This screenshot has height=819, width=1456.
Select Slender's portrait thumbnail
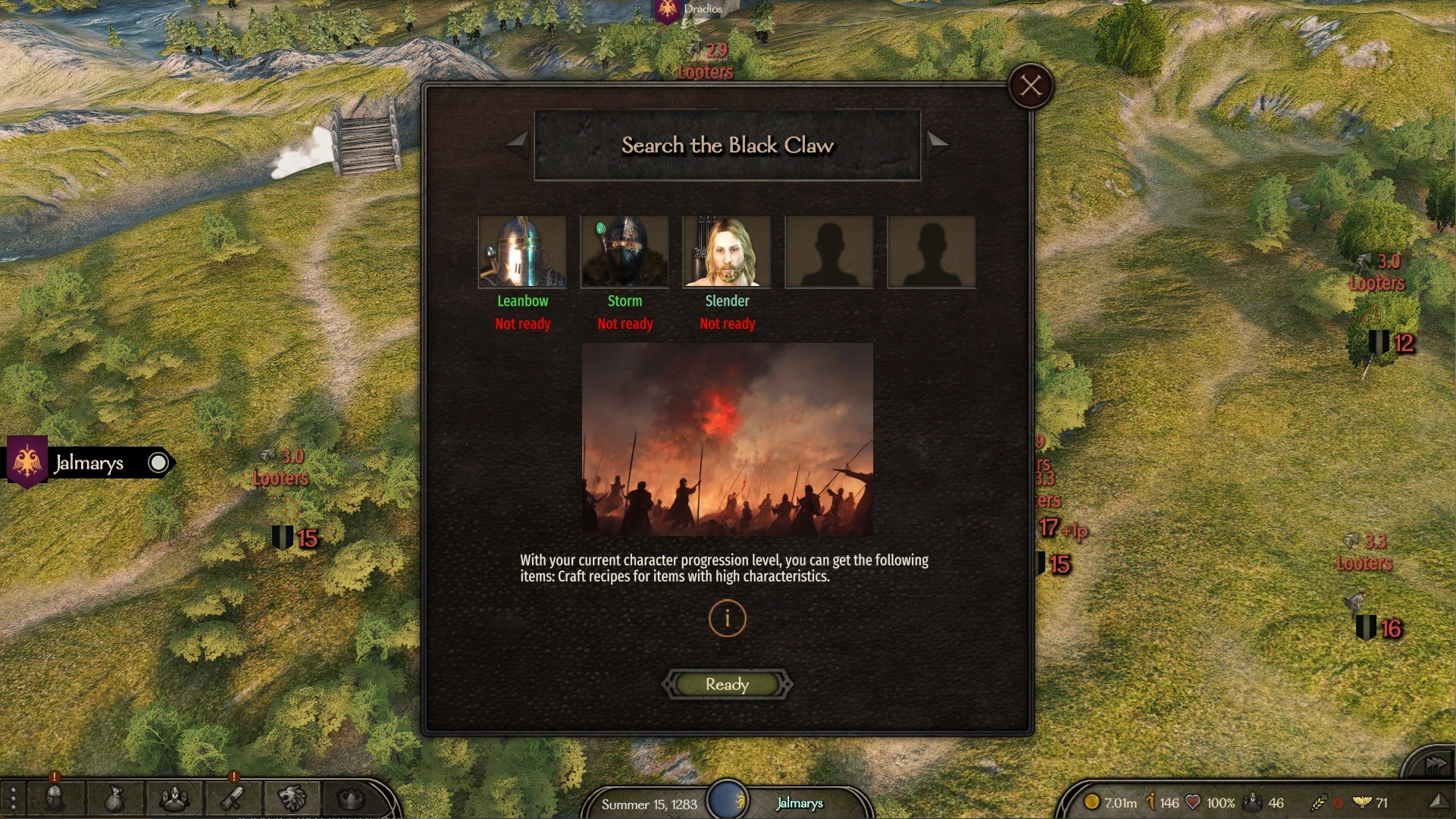pos(727,252)
